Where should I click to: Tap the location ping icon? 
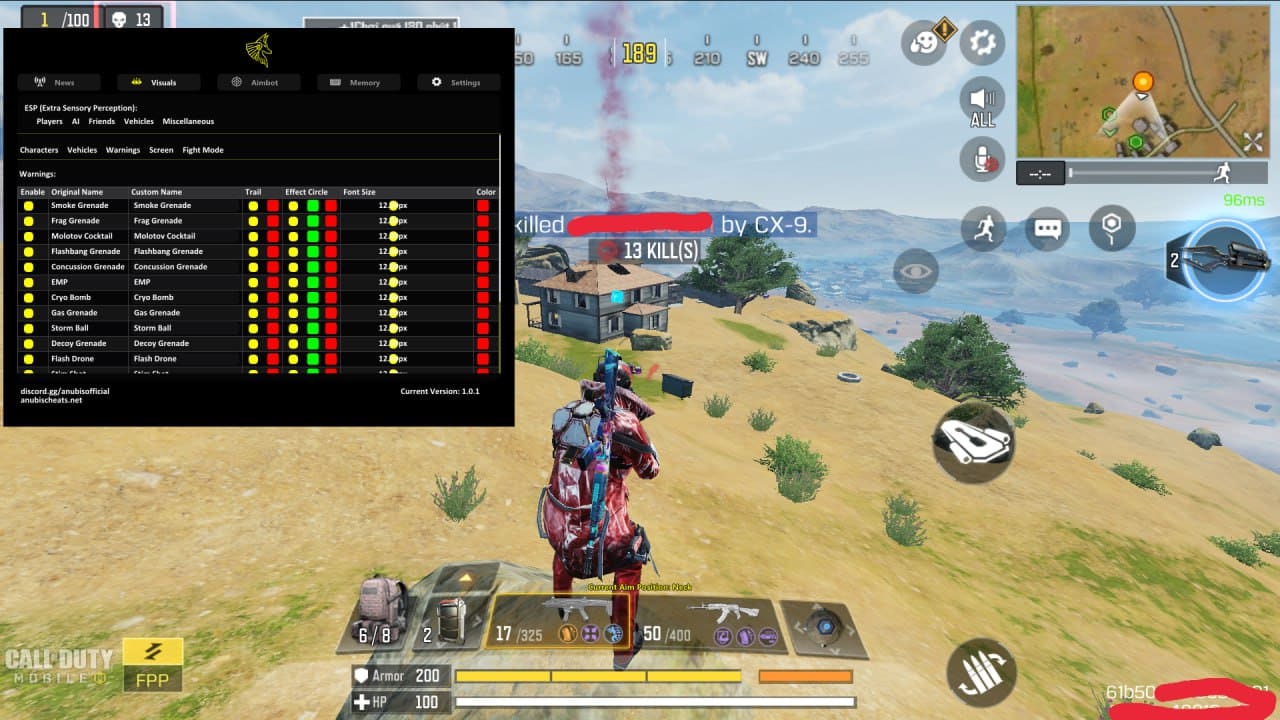[1112, 228]
